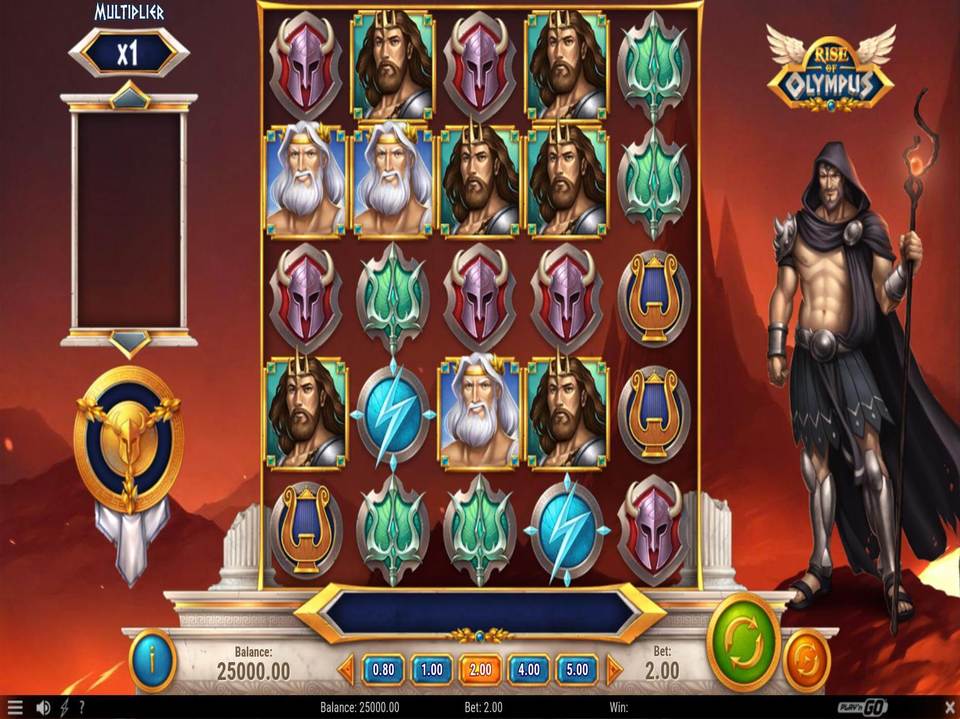The width and height of the screenshot is (960, 719).
Task: Open the paytable info button
Action: [x=153, y=661]
